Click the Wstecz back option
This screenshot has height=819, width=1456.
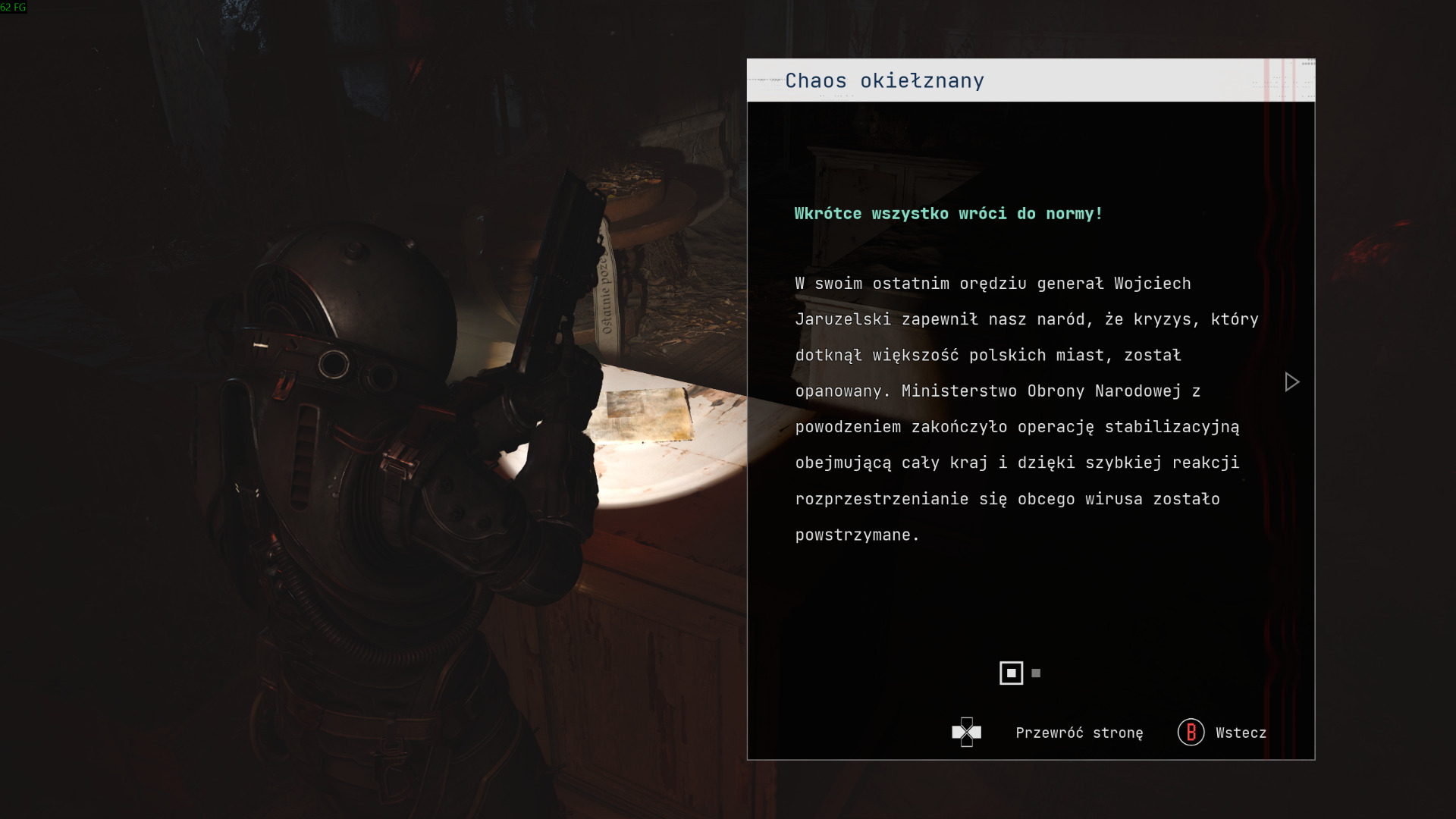(1240, 733)
